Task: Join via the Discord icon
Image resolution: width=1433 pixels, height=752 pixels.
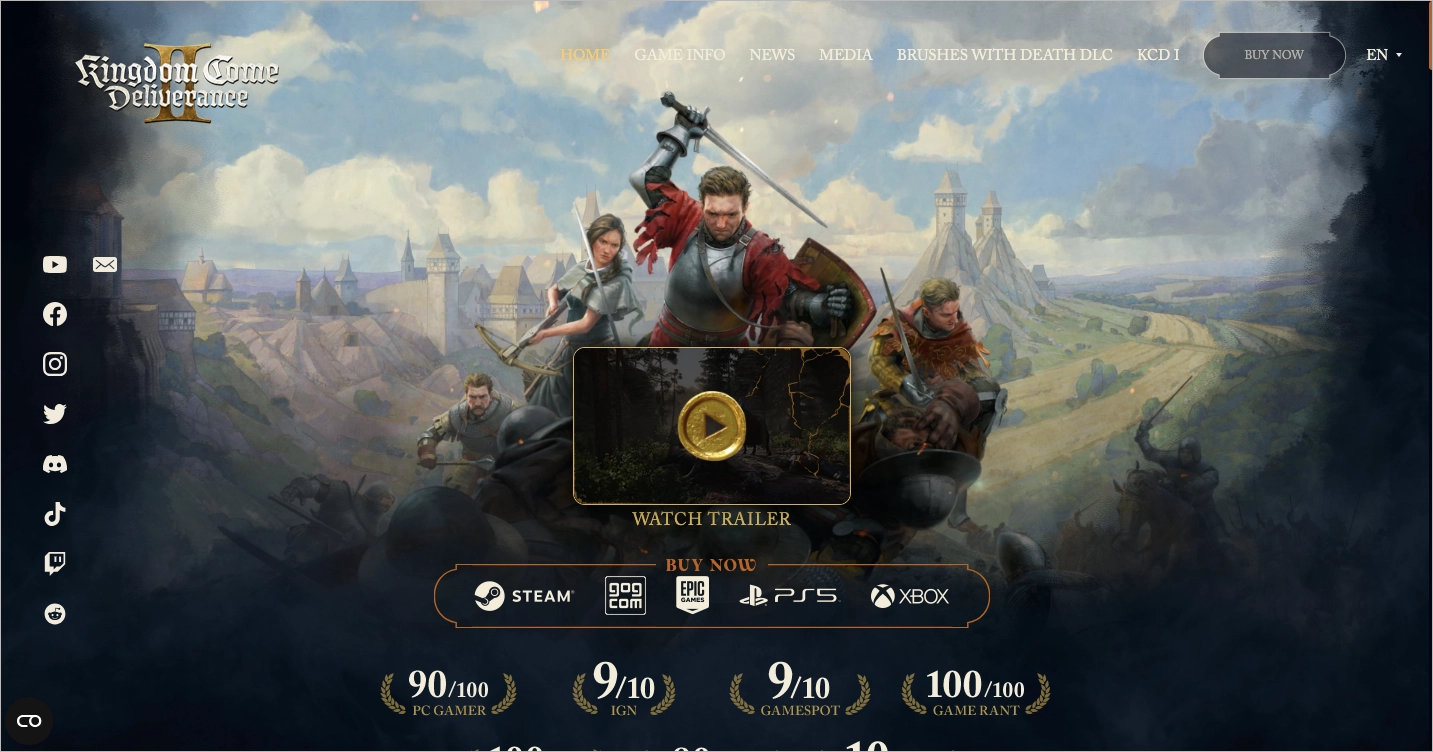Action: click(55, 464)
